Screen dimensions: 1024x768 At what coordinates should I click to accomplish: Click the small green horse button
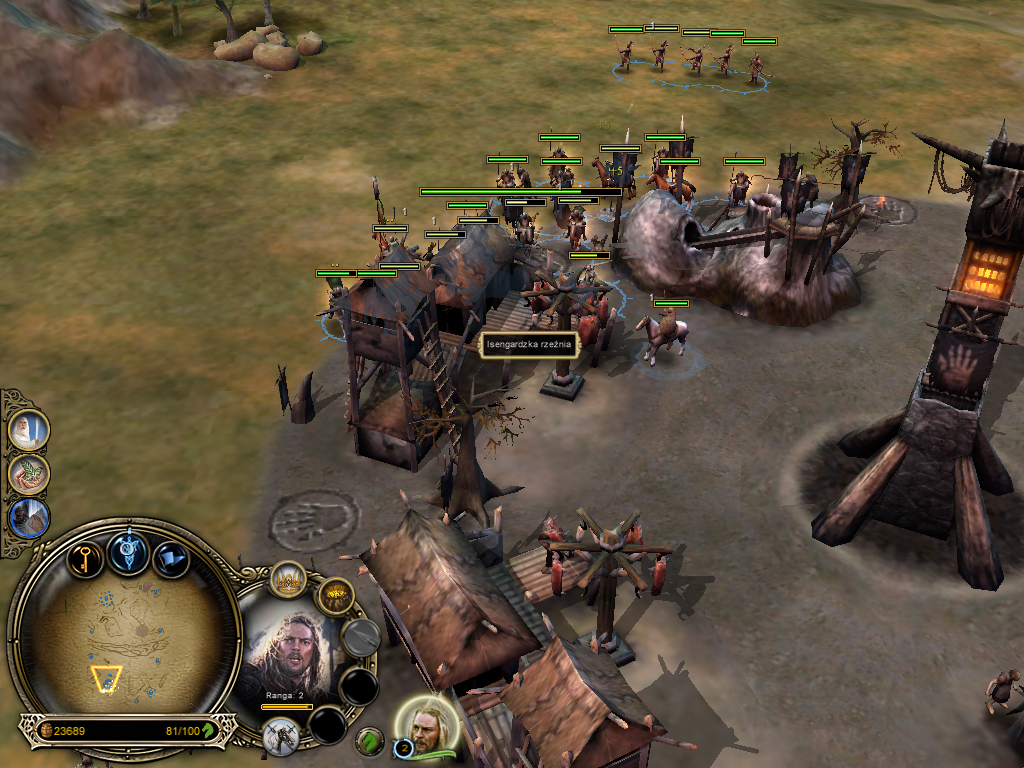(370, 742)
